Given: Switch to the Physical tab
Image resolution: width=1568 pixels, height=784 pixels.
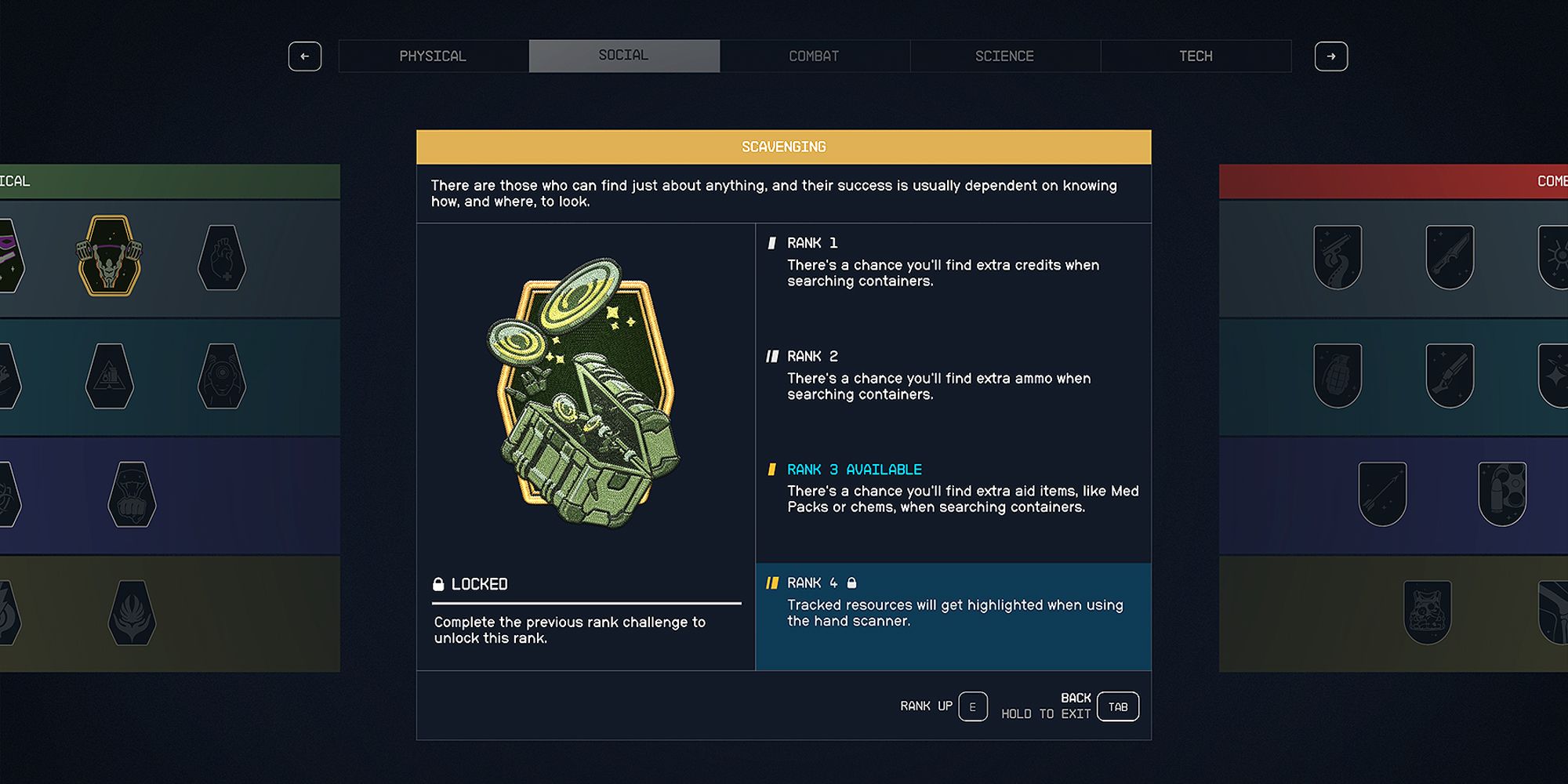Looking at the screenshot, I should click(x=433, y=56).
